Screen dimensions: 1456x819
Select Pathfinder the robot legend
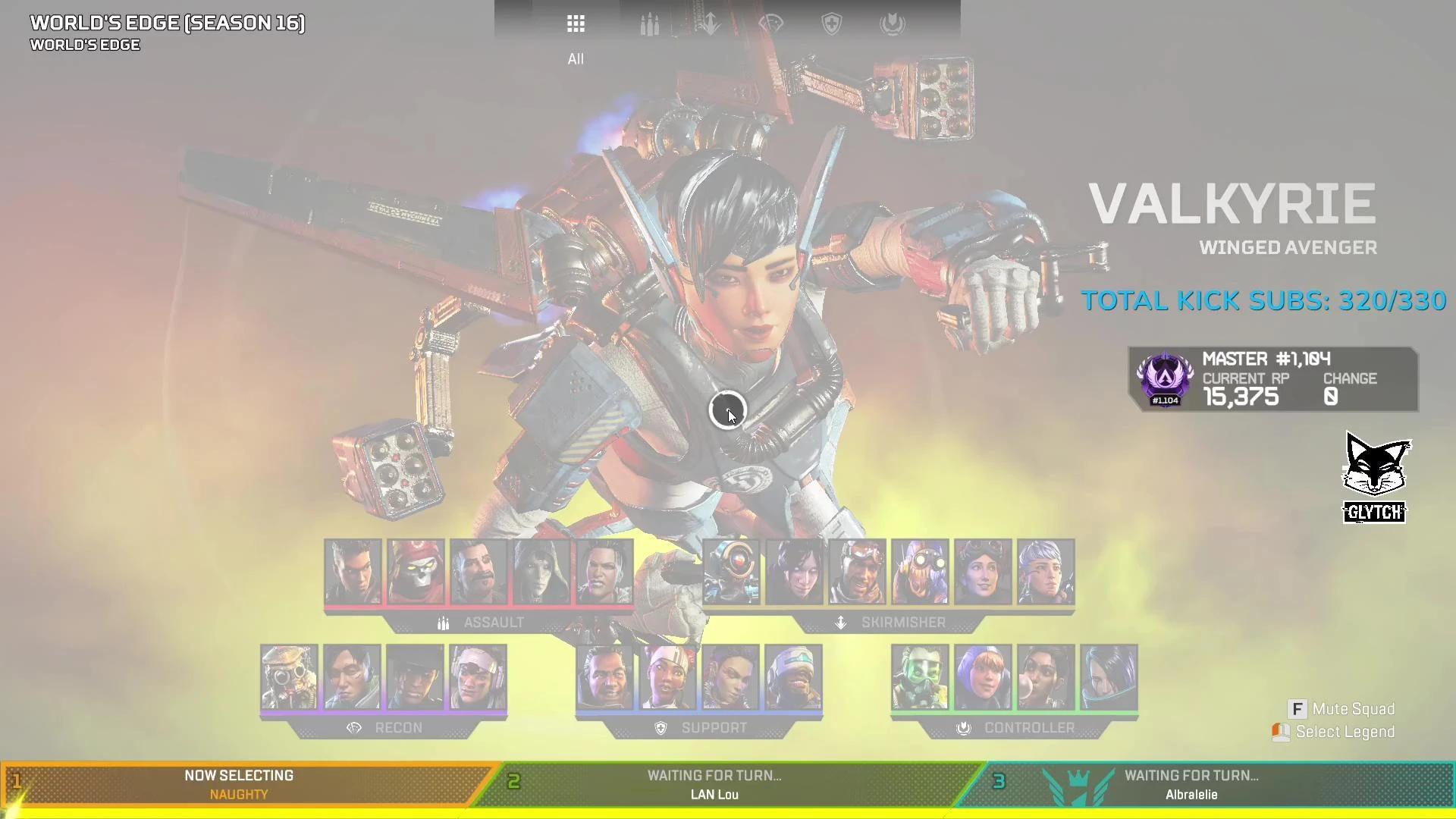pyautogui.click(x=732, y=572)
